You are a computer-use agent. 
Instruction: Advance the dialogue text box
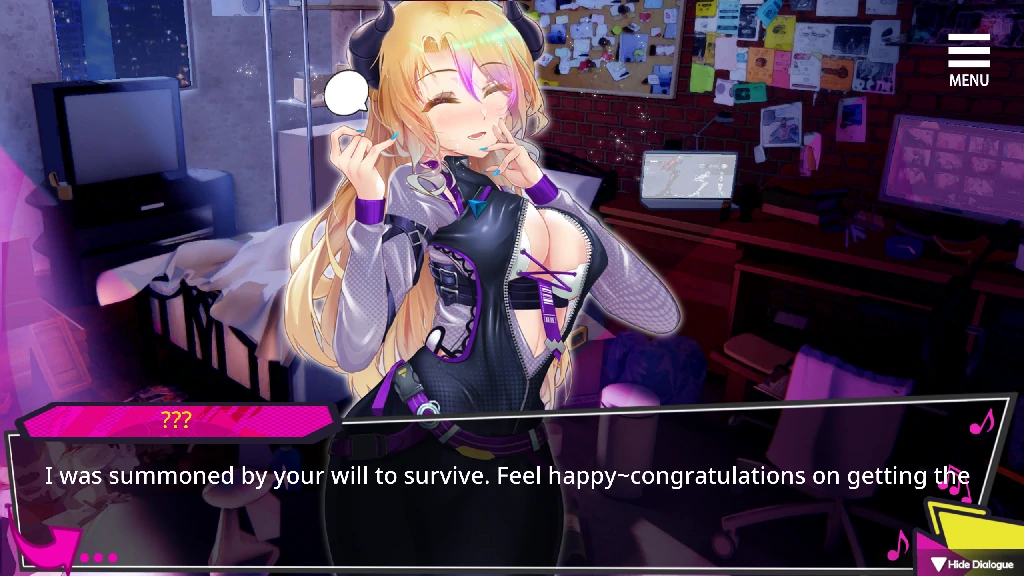[x=500, y=500]
